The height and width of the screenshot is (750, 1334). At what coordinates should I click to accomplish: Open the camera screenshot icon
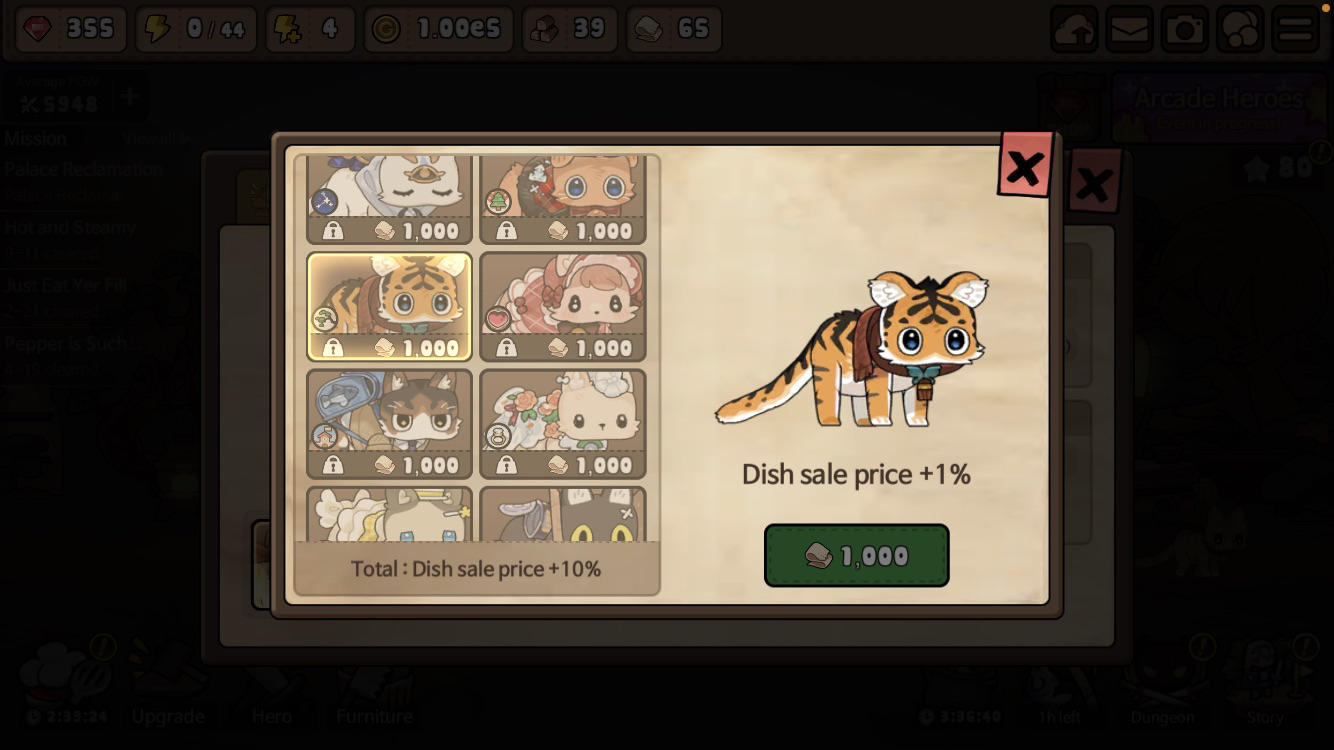(x=1185, y=29)
